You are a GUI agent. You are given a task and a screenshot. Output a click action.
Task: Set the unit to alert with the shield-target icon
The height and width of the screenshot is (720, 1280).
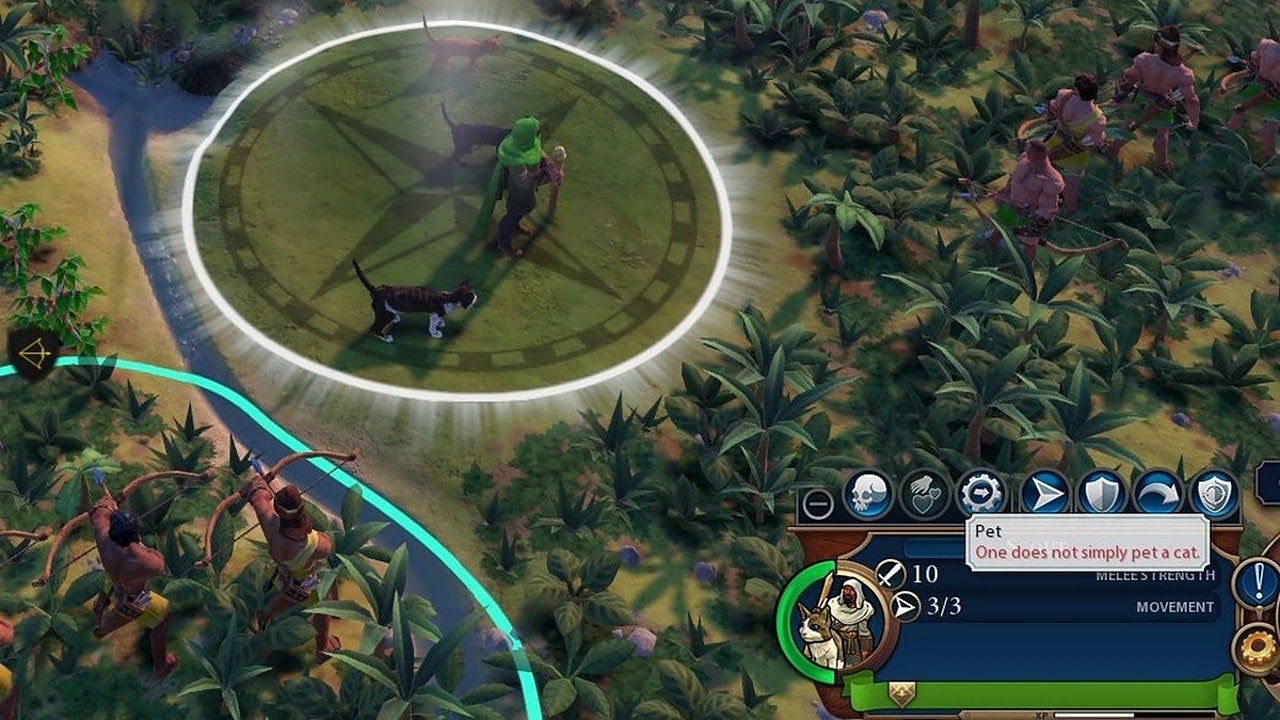[x=1214, y=495]
